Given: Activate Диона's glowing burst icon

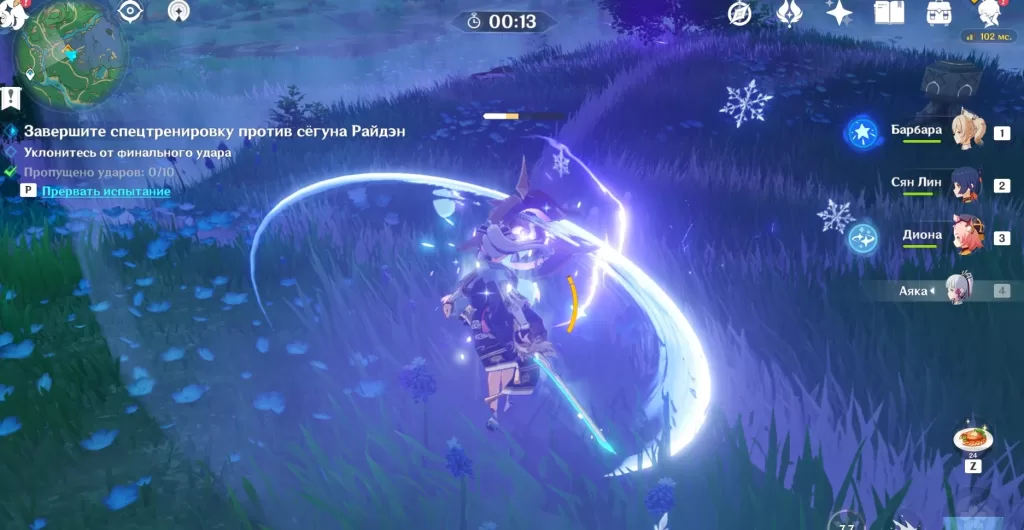Looking at the screenshot, I should [x=861, y=239].
